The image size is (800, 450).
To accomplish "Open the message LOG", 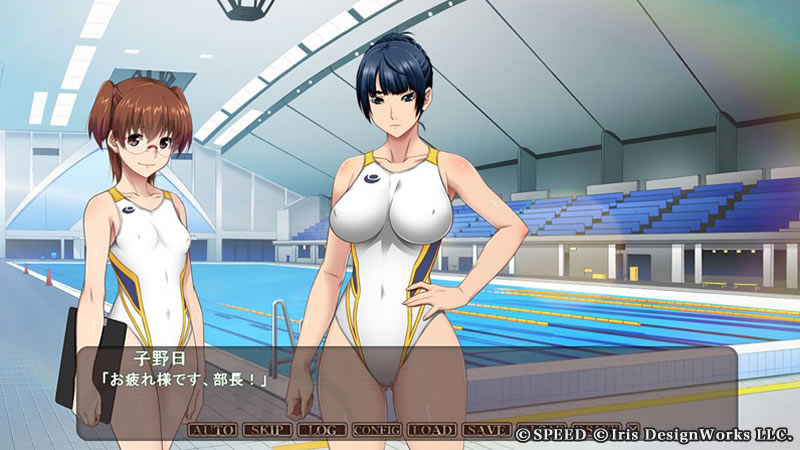I will [321, 430].
